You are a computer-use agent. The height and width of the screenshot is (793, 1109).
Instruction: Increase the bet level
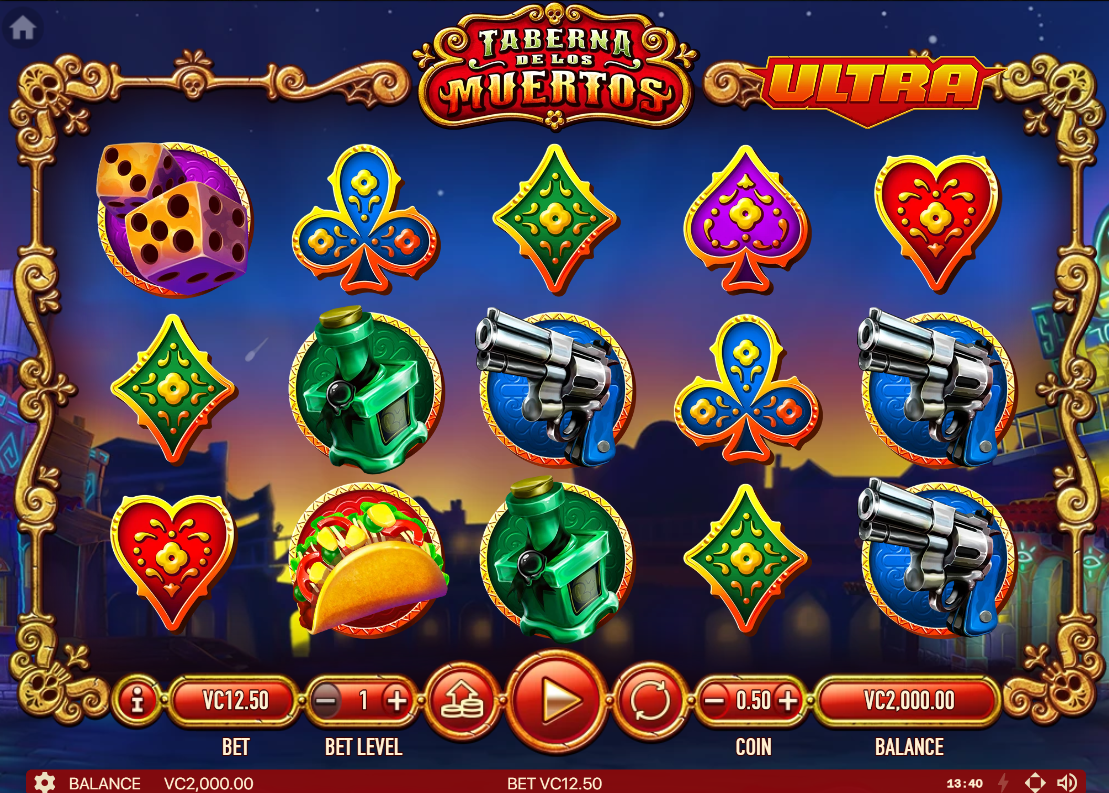point(397,701)
